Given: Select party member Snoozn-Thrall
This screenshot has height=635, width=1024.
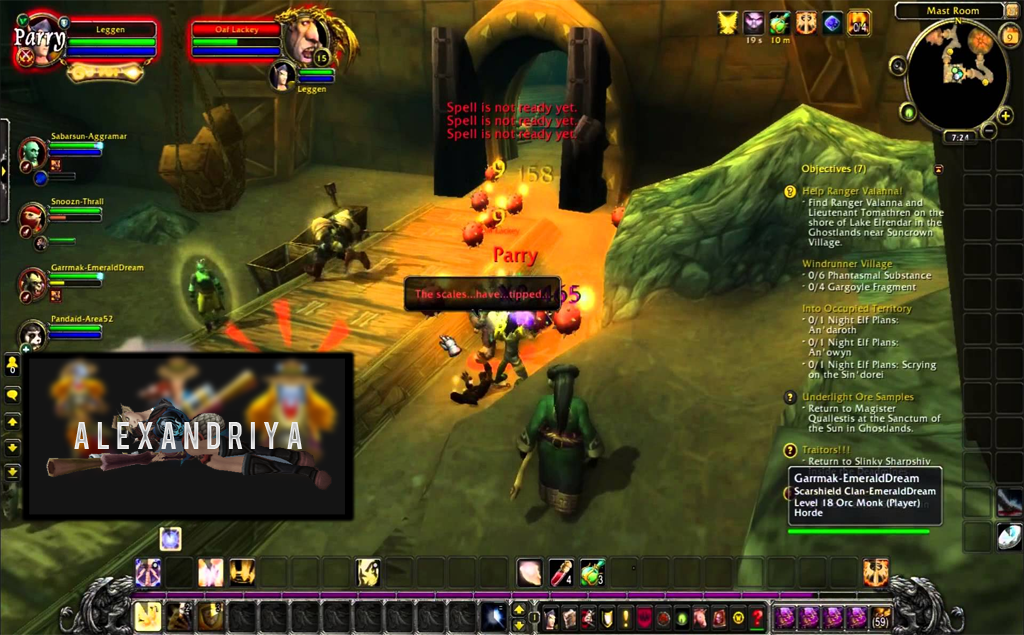Looking at the screenshot, I should pos(33,218).
